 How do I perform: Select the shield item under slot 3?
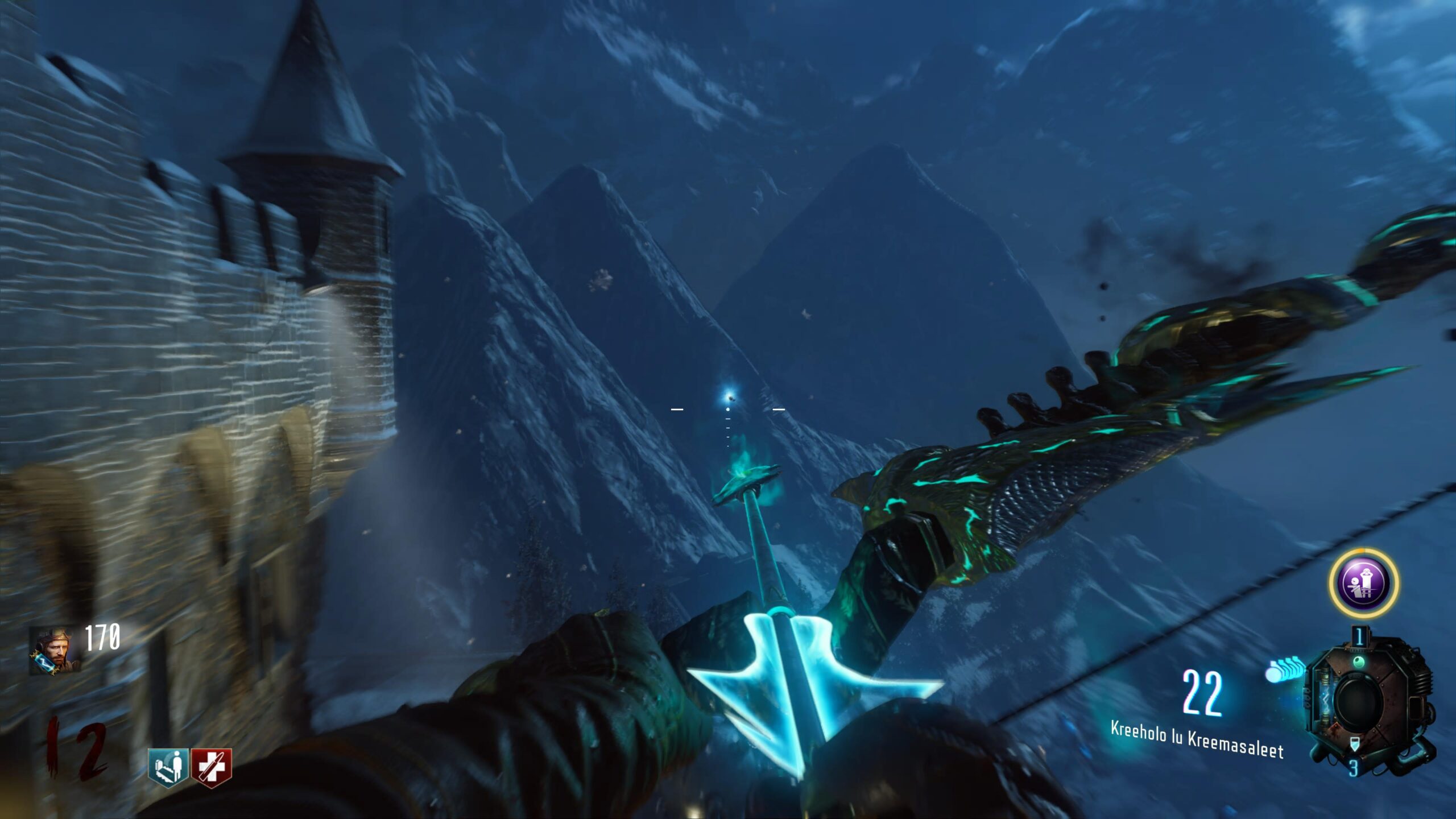pyautogui.click(x=1354, y=743)
